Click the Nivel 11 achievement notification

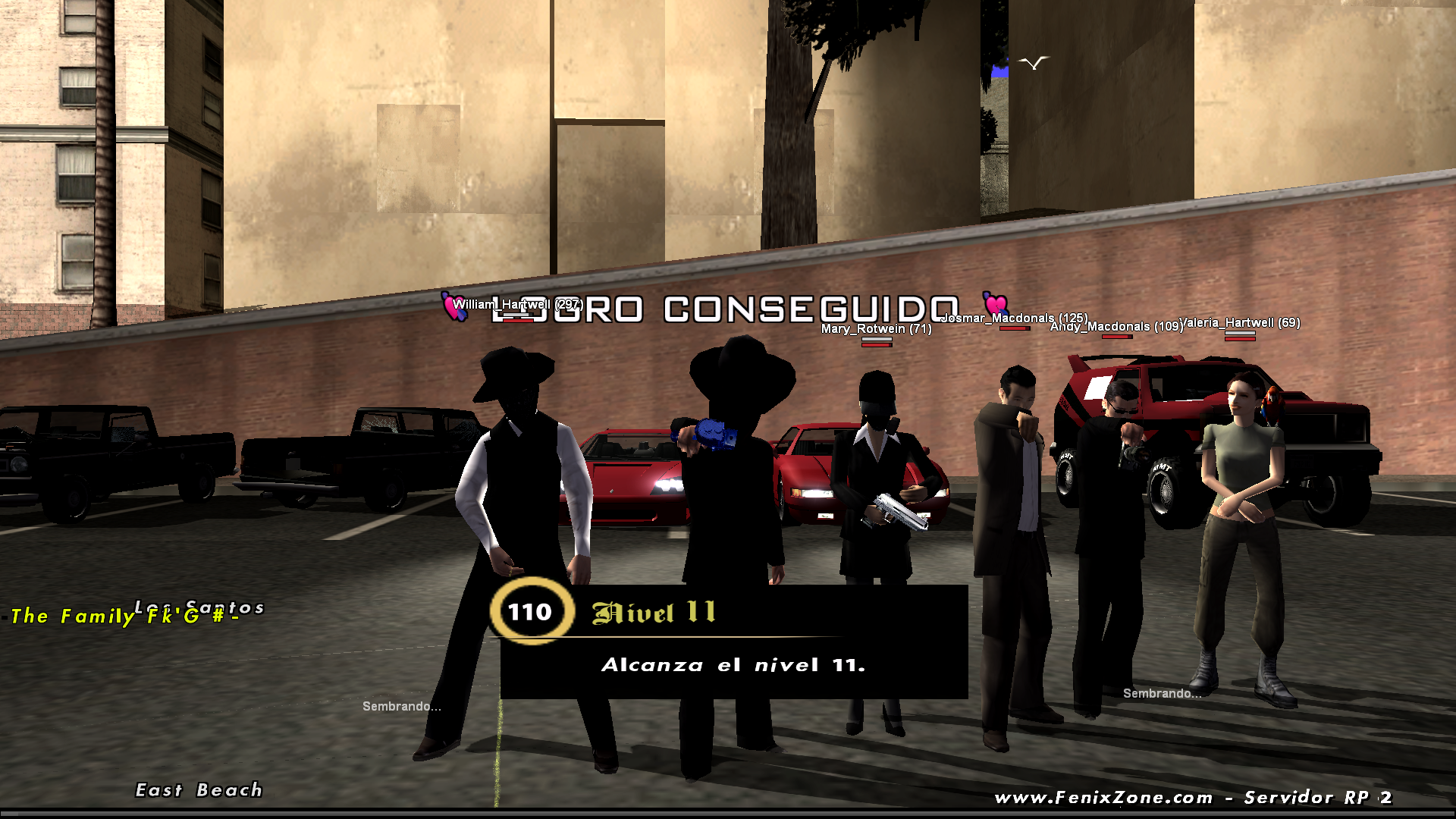(733, 642)
